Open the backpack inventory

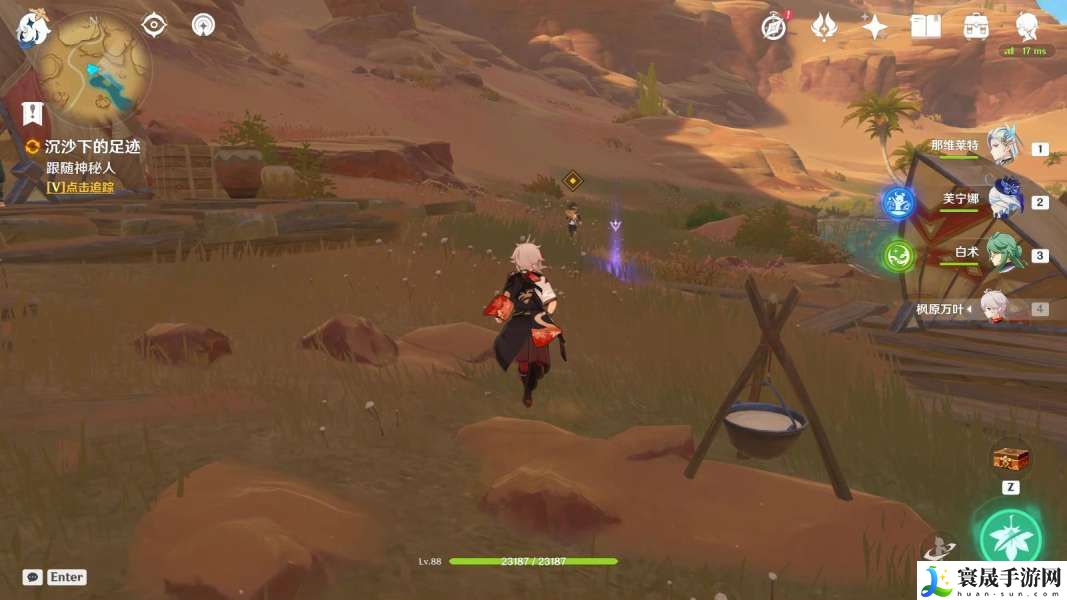pyautogui.click(x=976, y=27)
